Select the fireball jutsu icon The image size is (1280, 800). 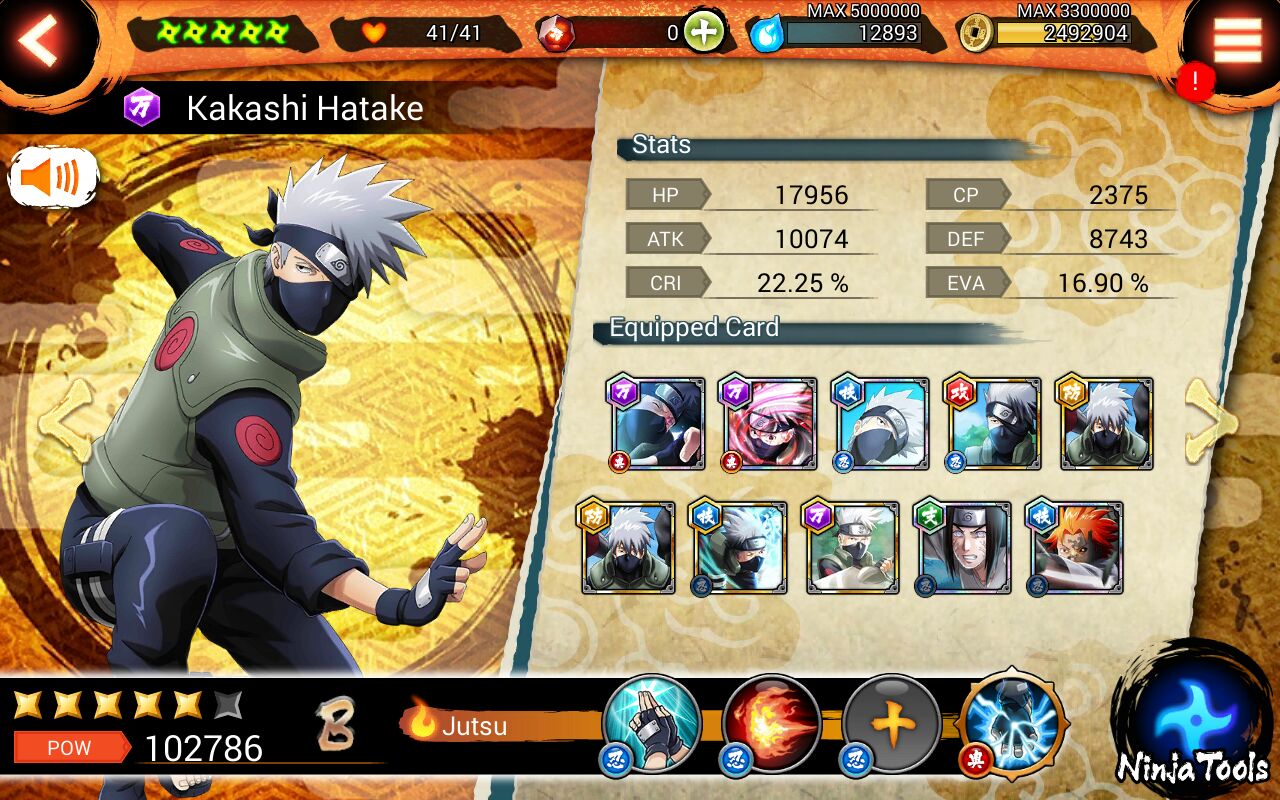[x=771, y=723]
